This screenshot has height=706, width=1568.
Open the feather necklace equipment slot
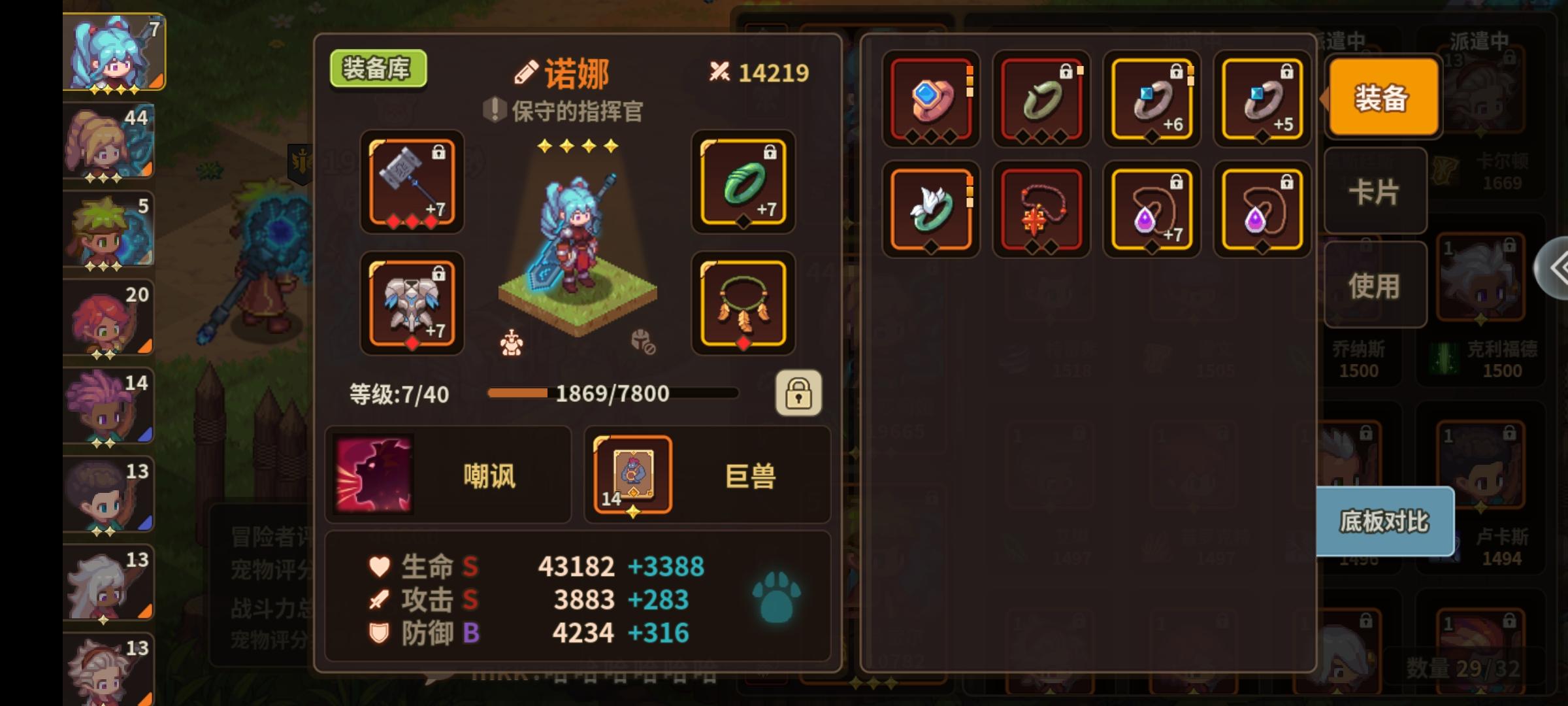pos(743,304)
